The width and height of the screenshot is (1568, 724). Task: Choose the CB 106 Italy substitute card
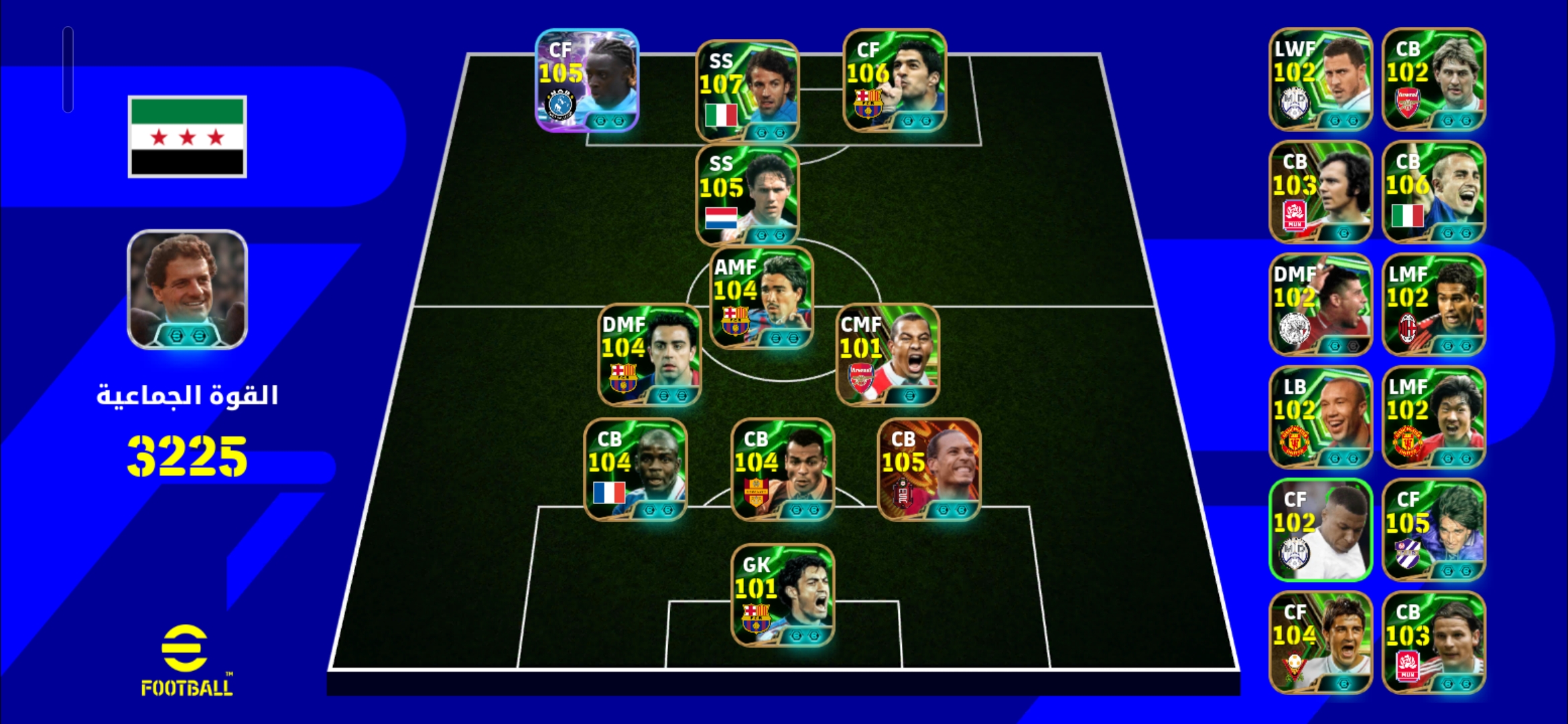[1434, 192]
